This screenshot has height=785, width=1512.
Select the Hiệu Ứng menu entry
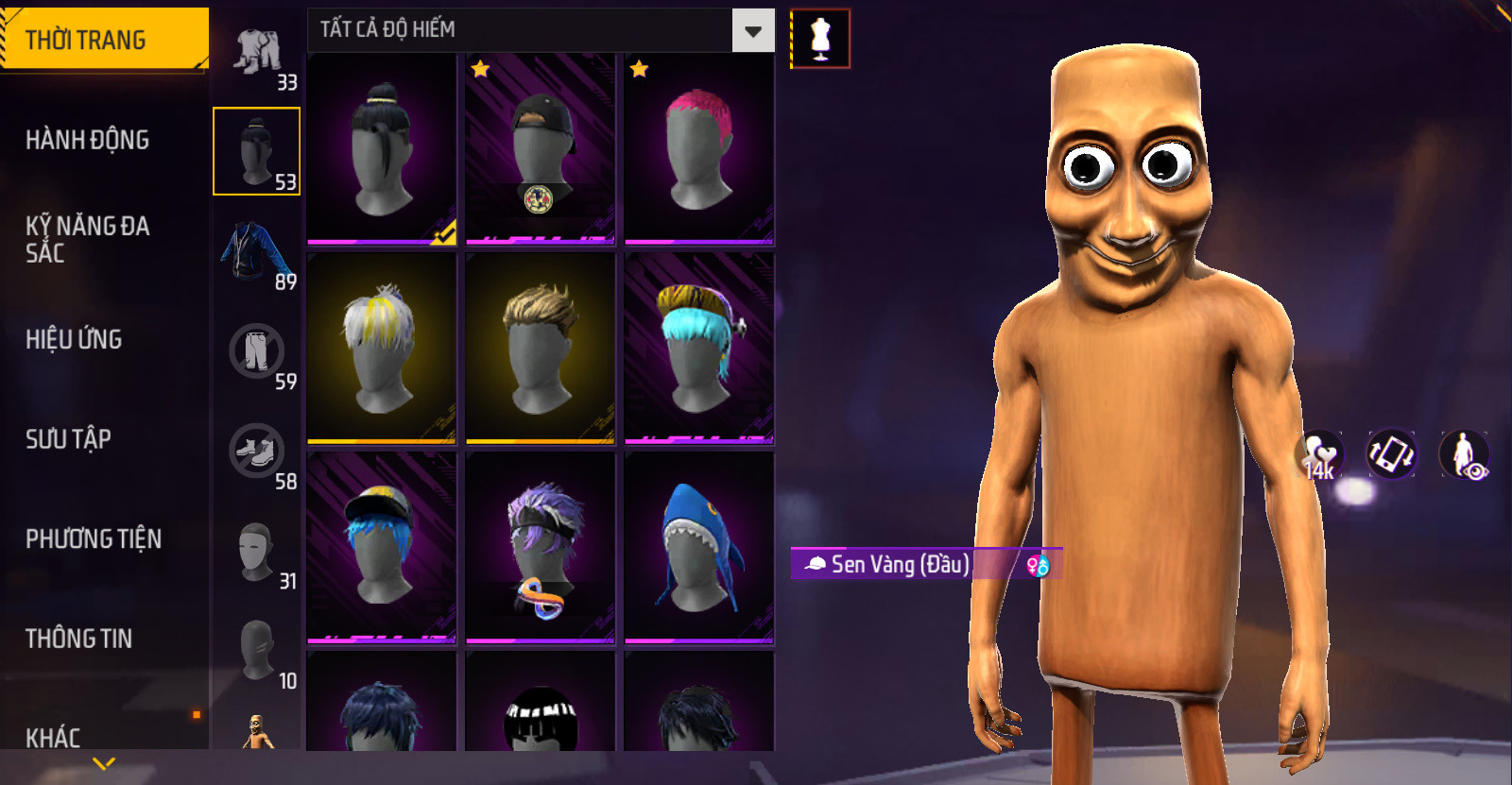click(x=74, y=339)
